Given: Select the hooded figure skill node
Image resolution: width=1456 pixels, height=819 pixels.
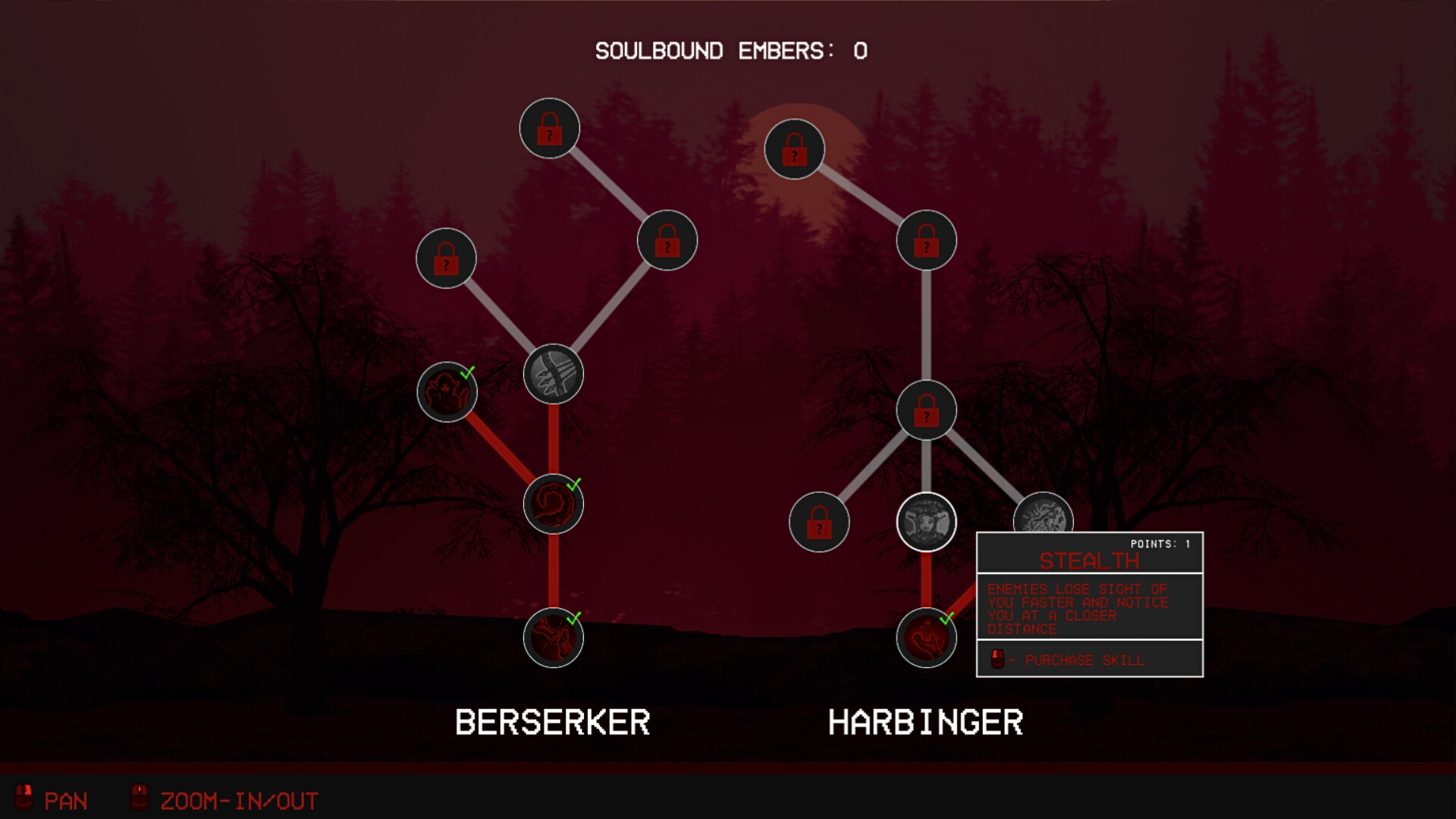Looking at the screenshot, I should tap(446, 393).
